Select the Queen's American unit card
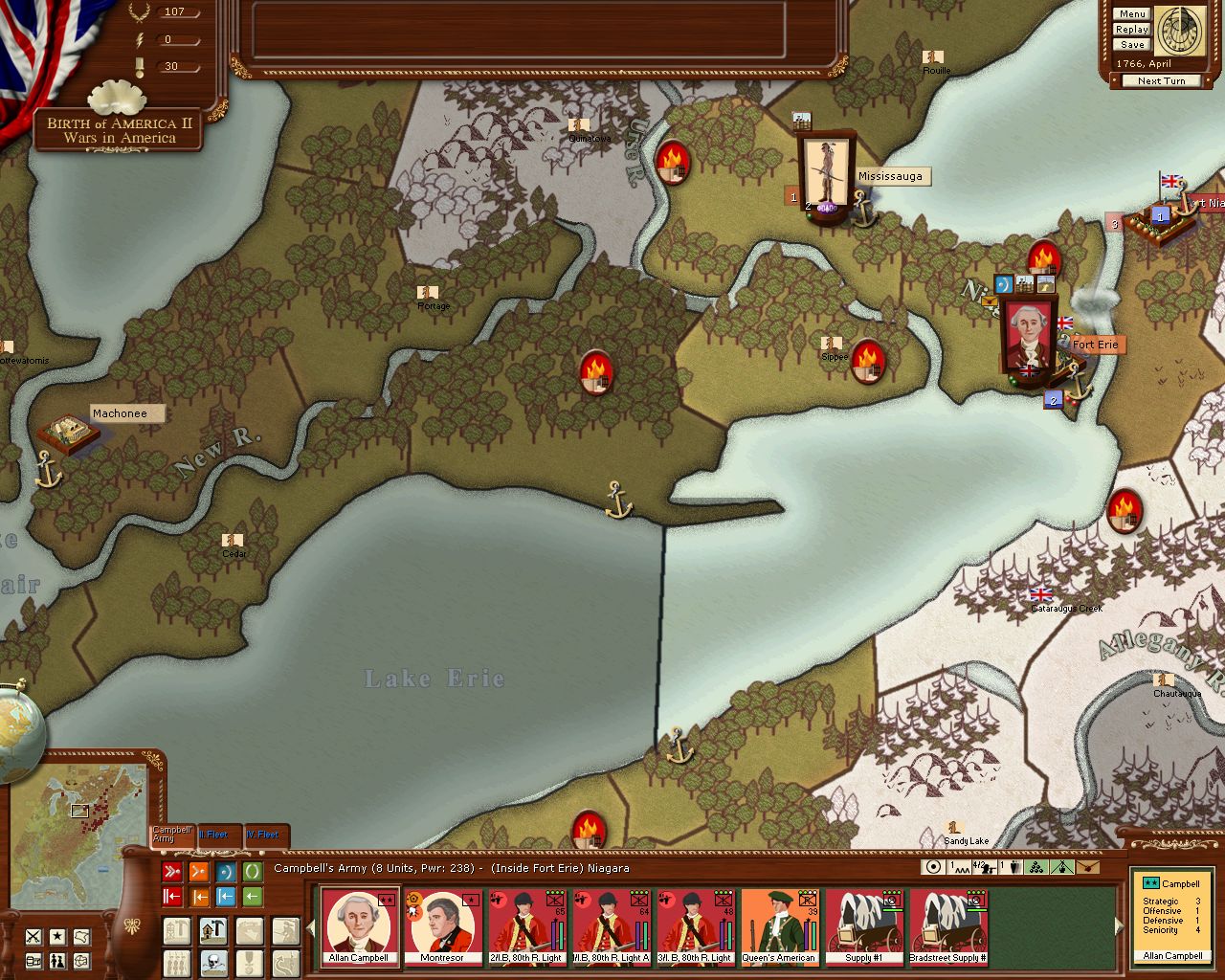 coord(779,926)
